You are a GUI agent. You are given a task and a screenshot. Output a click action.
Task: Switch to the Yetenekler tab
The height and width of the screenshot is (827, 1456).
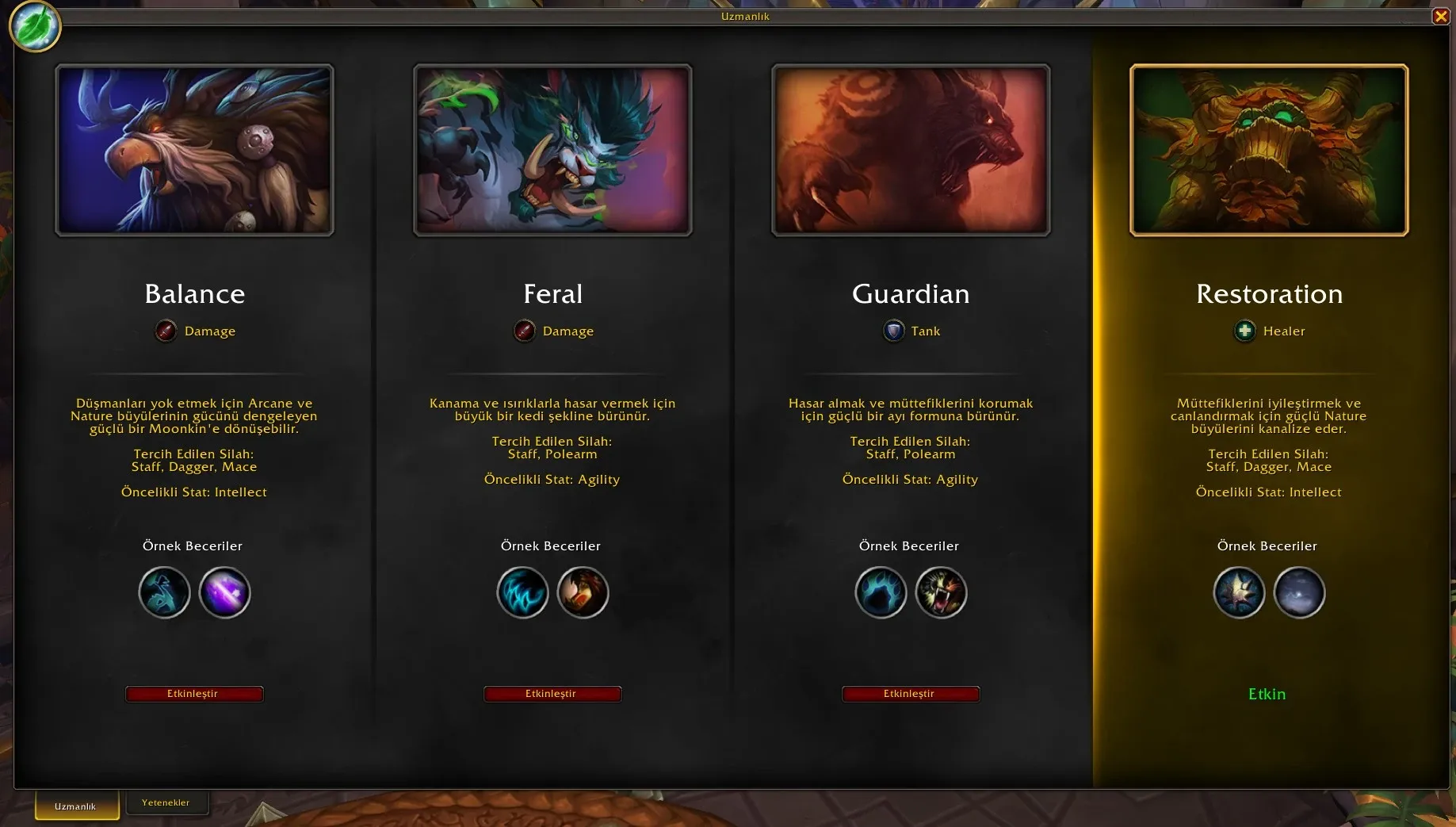[x=166, y=802]
